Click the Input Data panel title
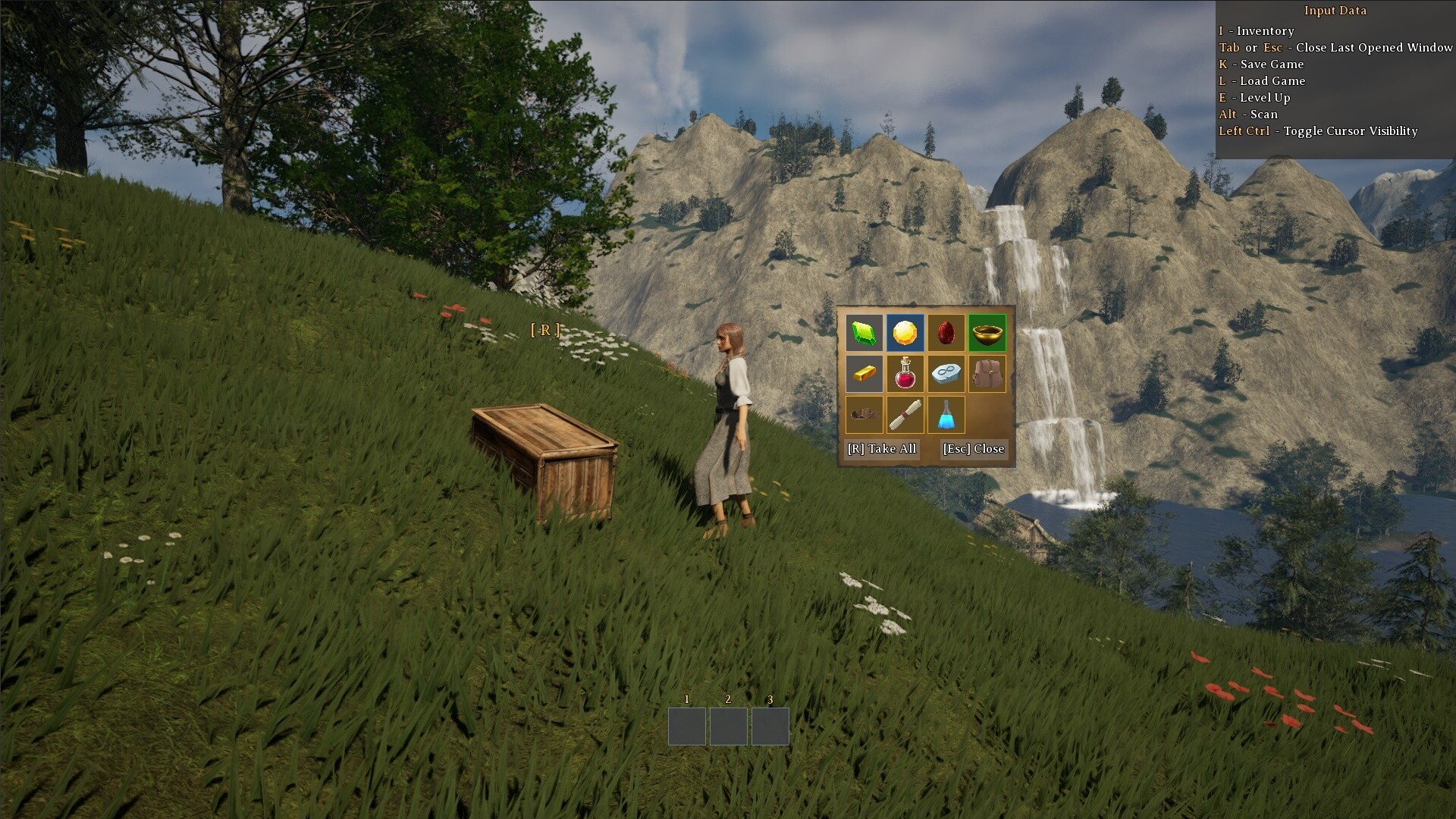1456x819 pixels. 1335,11
